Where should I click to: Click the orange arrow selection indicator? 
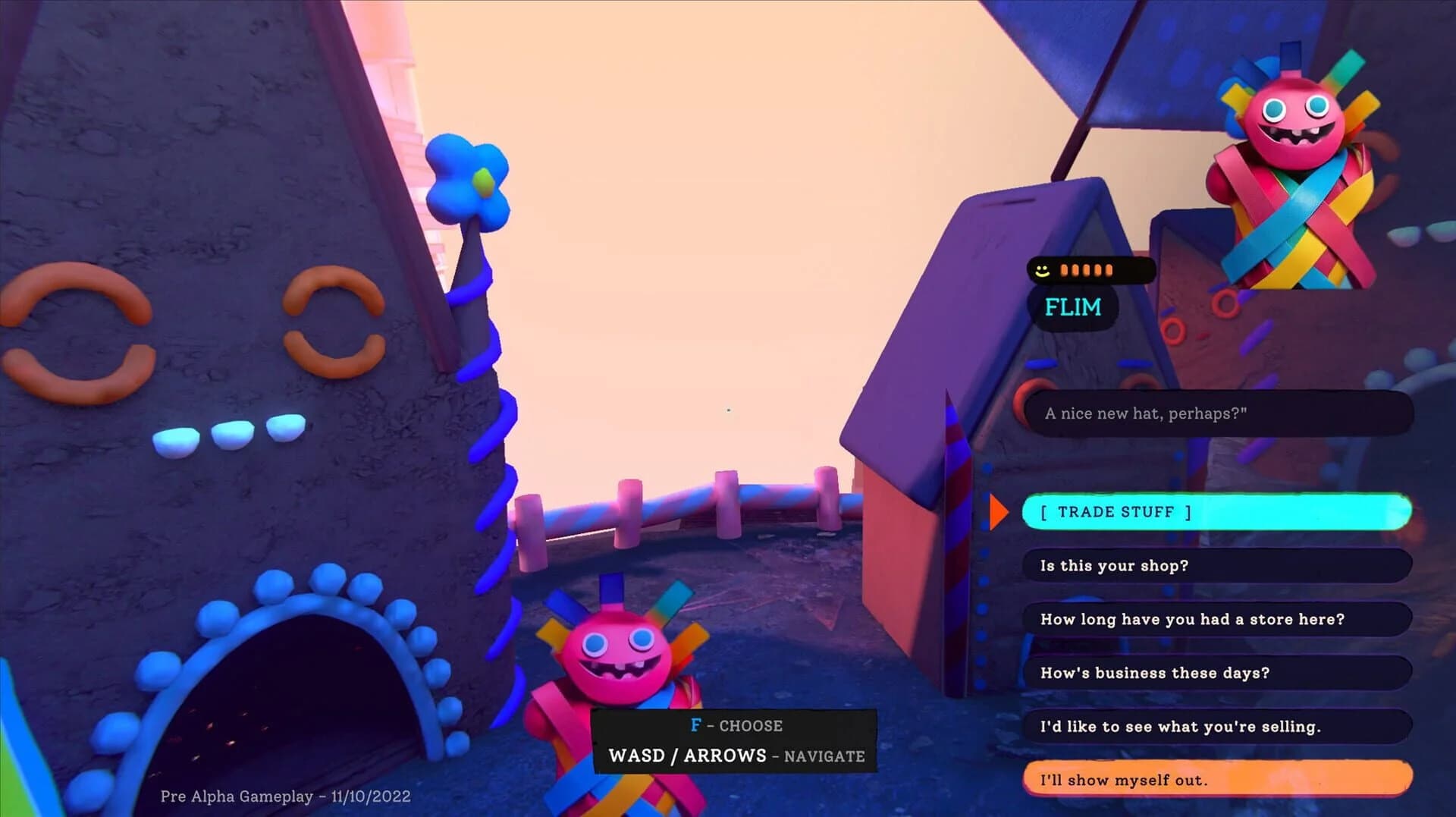click(x=999, y=511)
